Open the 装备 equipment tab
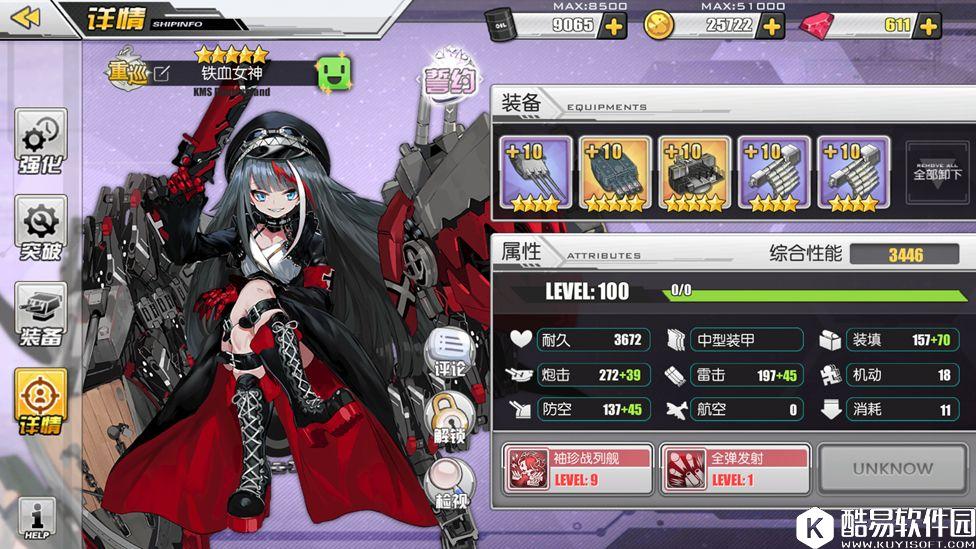Viewport: 976px width, 549px height. point(41,315)
